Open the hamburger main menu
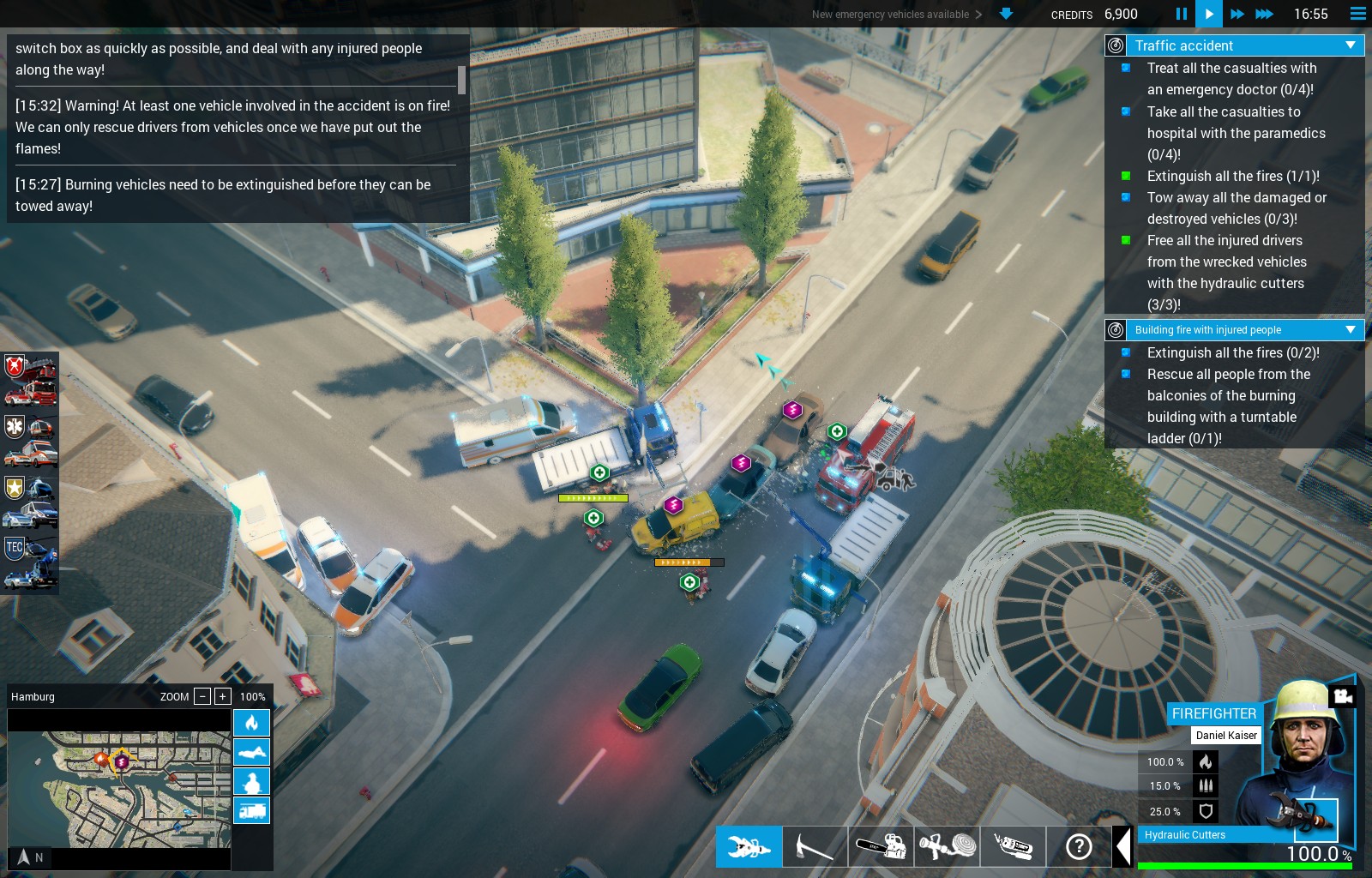 click(x=1357, y=14)
